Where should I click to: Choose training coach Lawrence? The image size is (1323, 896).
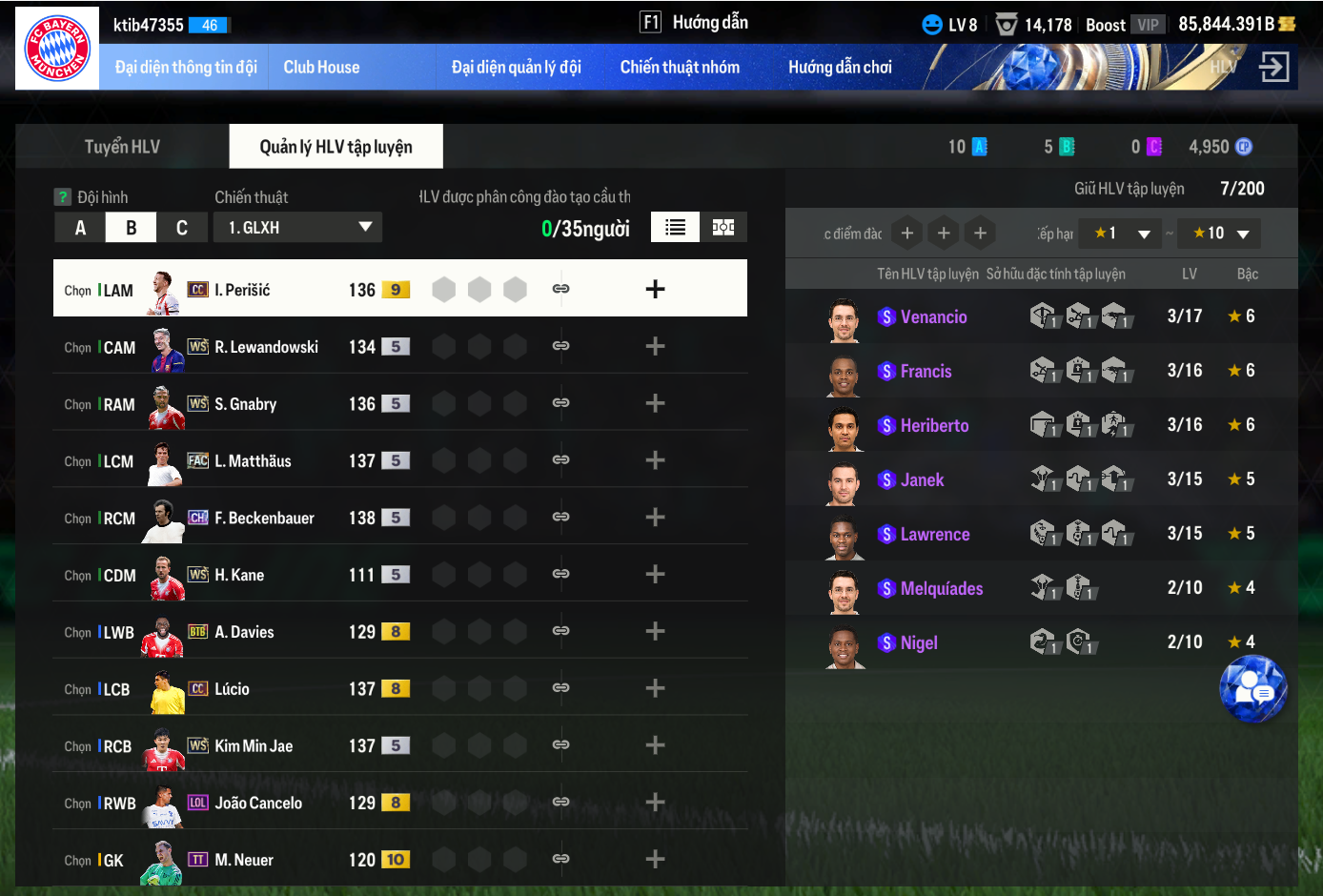934,535
